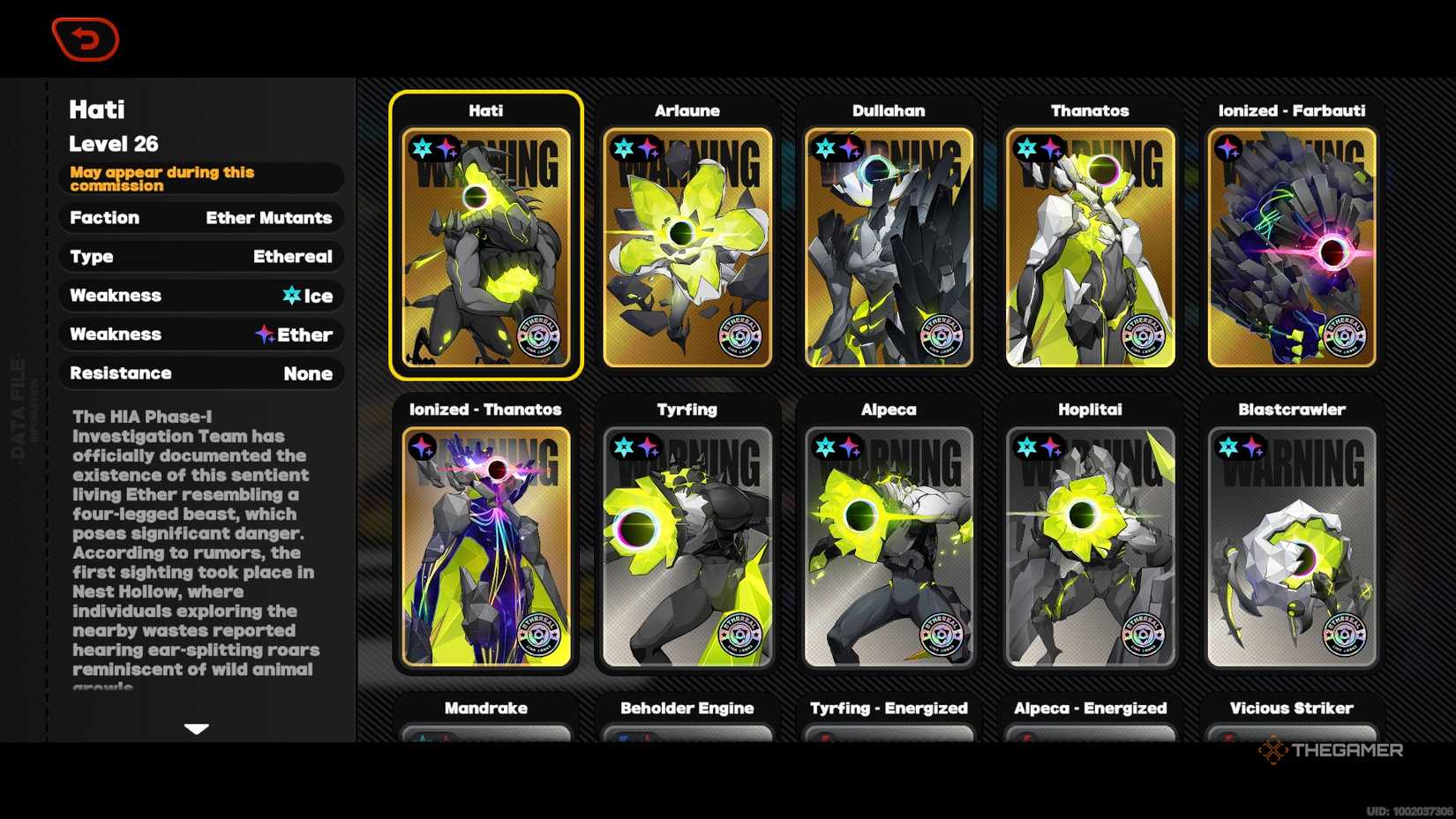Screen dimensions: 1456x819
Task: Click the Resistance None field
Action: (x=200, y=373)
